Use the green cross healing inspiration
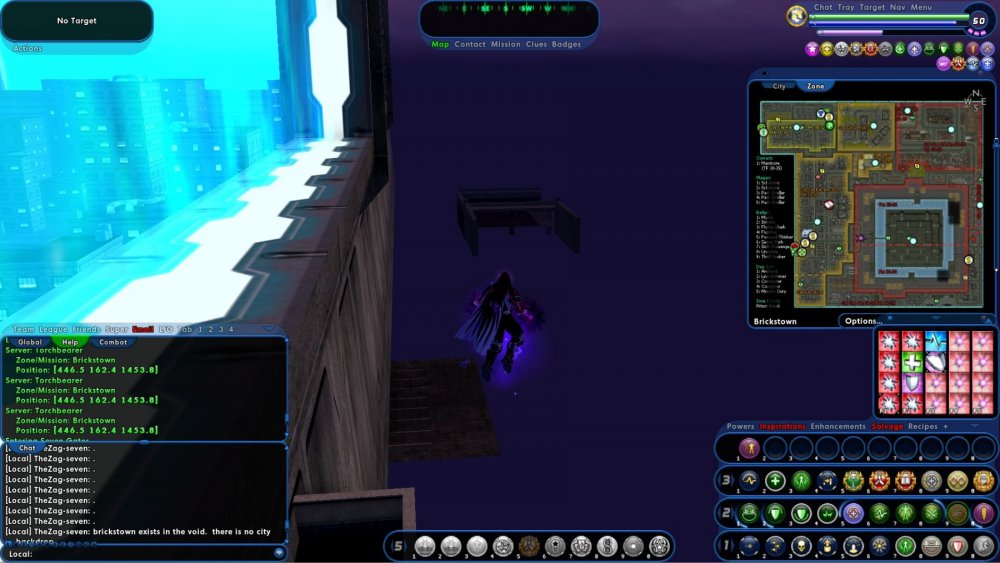Viewport: 1000px width, 563px height. 911,363
